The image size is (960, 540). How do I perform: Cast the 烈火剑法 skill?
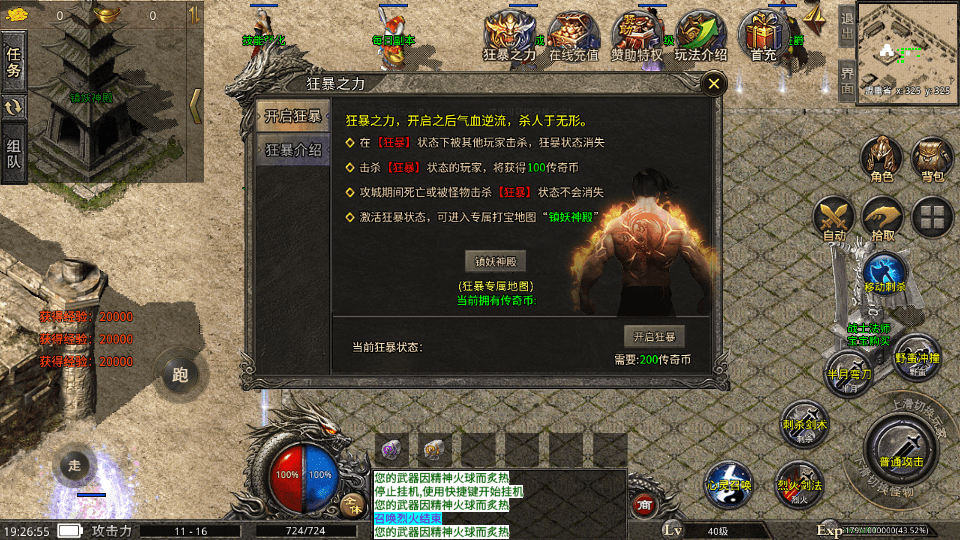point(798,481)
